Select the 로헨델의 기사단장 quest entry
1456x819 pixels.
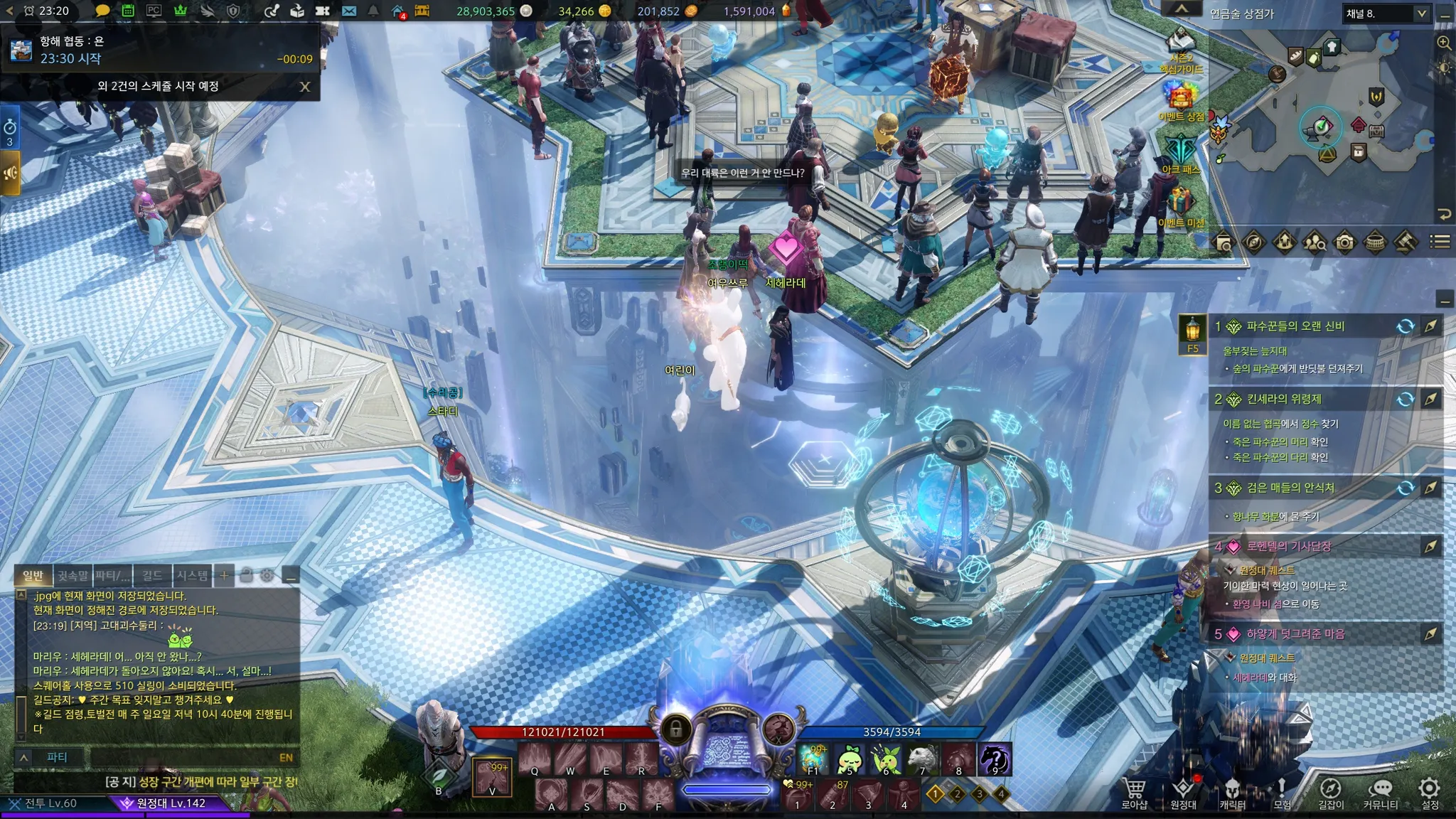pyautogui.click(x=1288, y=547)
